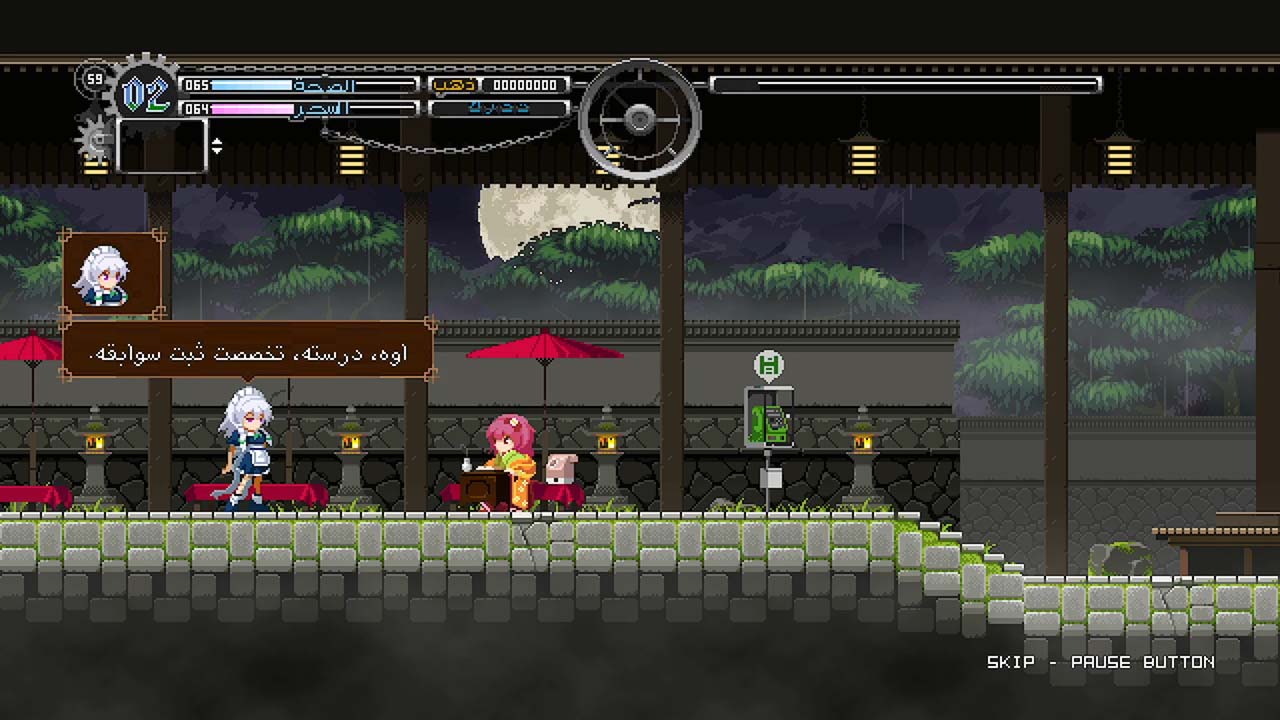Activate the round time-stop clock wheel

tap(640, 120)
